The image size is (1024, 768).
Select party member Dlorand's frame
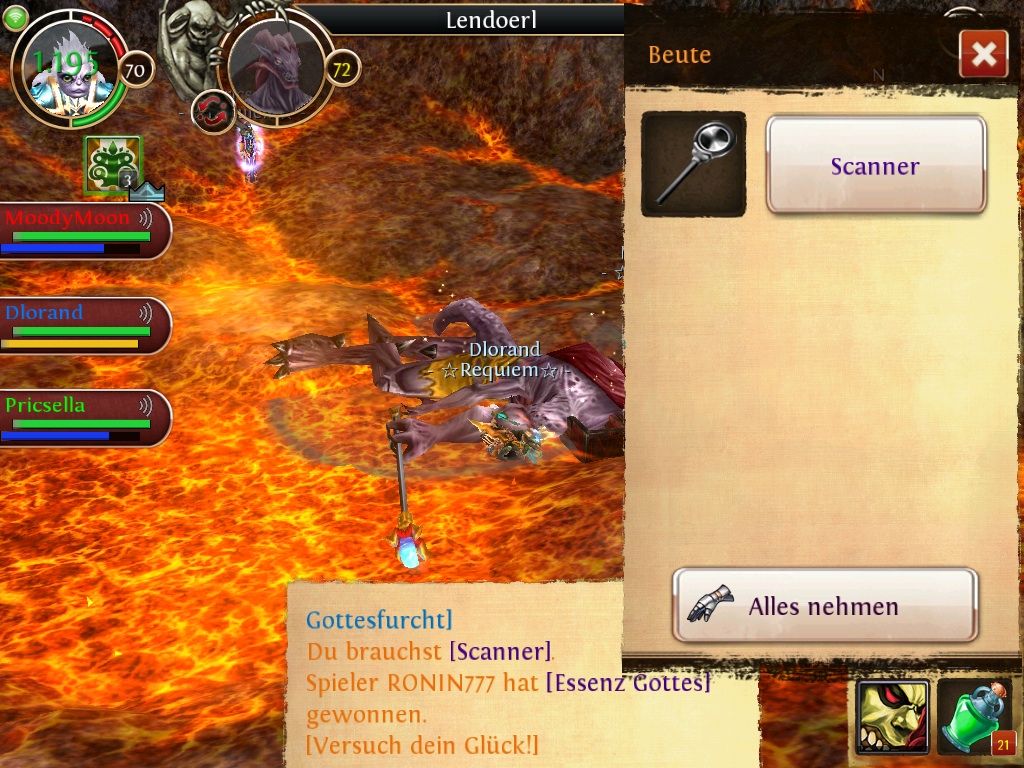(x=84, y=325)
